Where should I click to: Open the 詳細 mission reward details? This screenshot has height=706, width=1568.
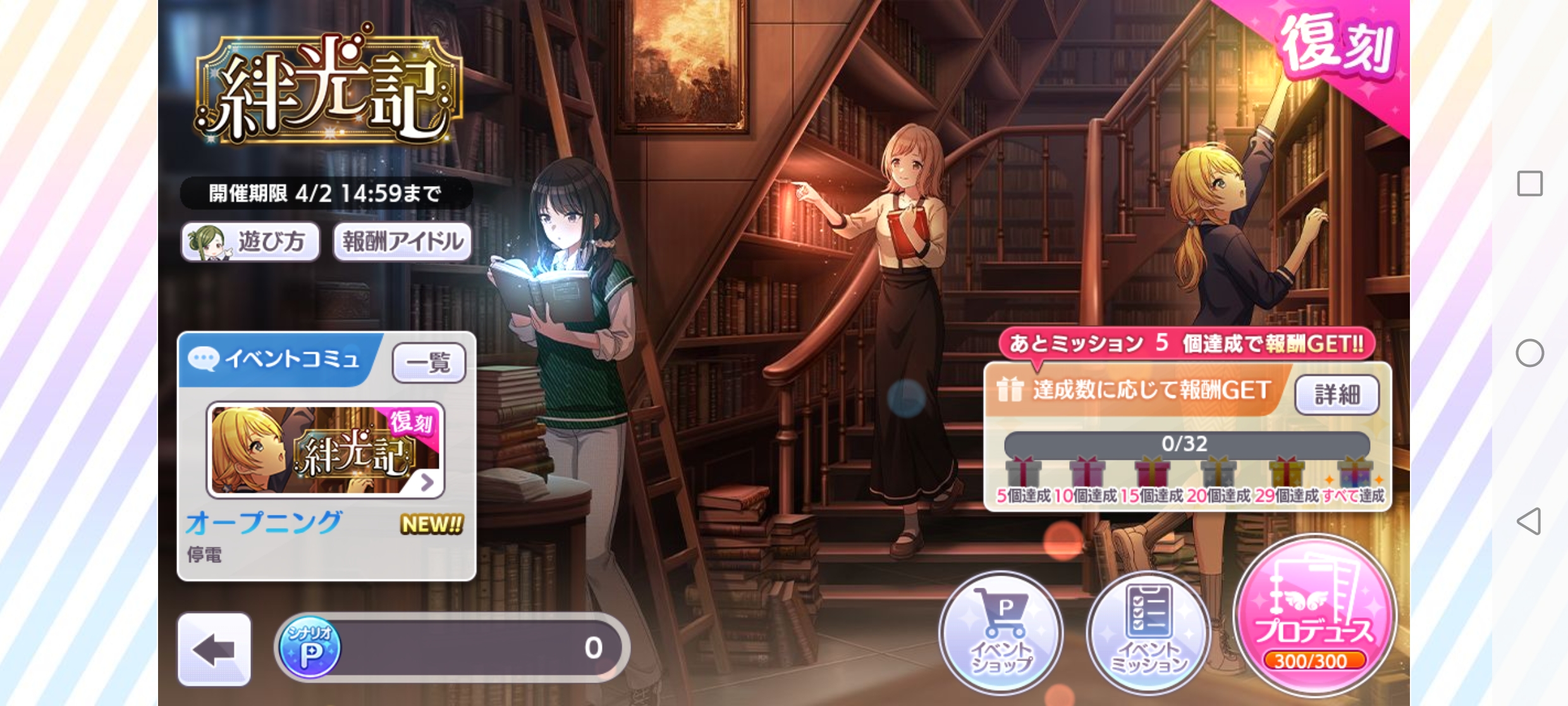click(x=1337, y=395)
